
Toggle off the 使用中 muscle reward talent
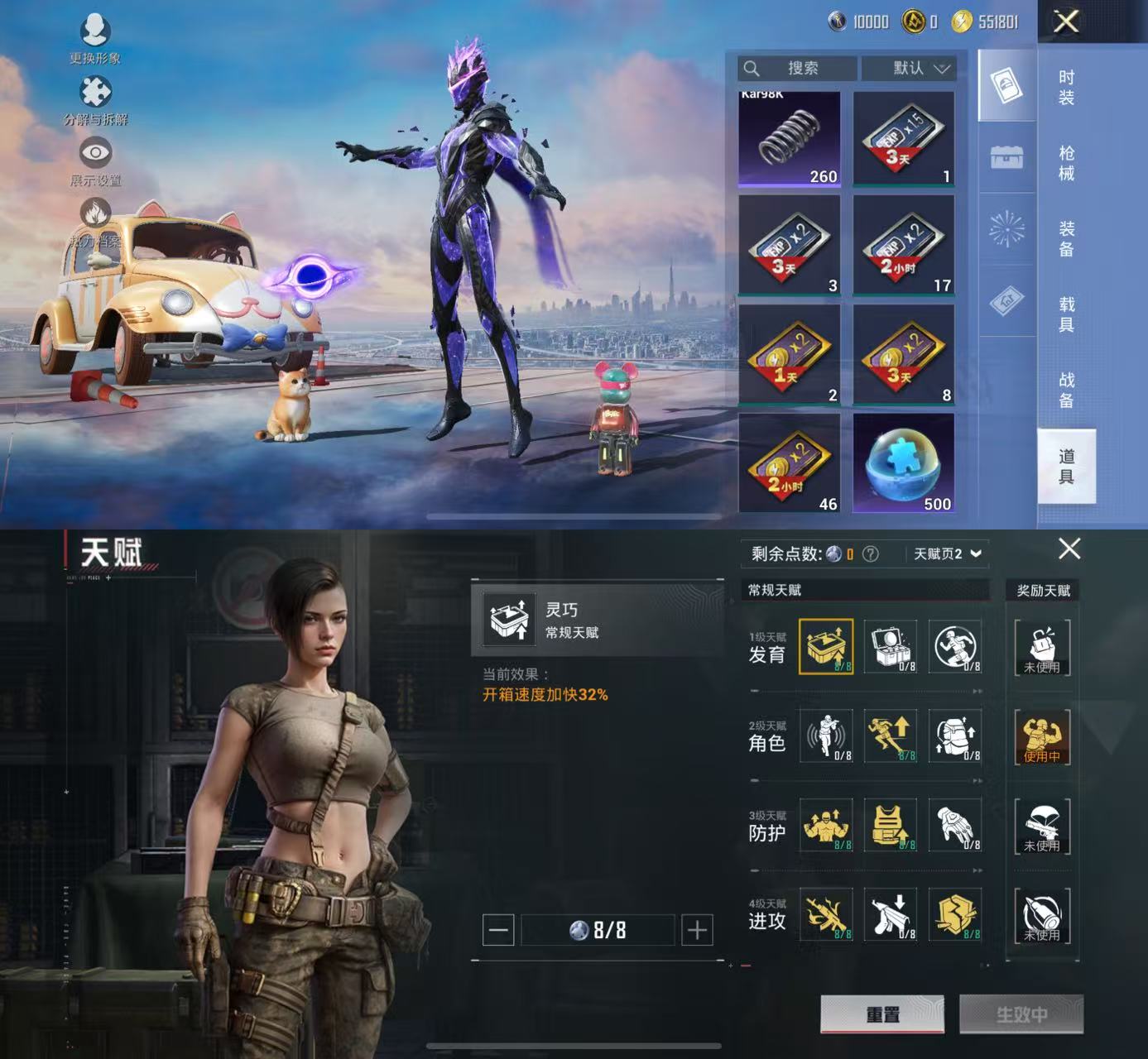point(1042,736)
